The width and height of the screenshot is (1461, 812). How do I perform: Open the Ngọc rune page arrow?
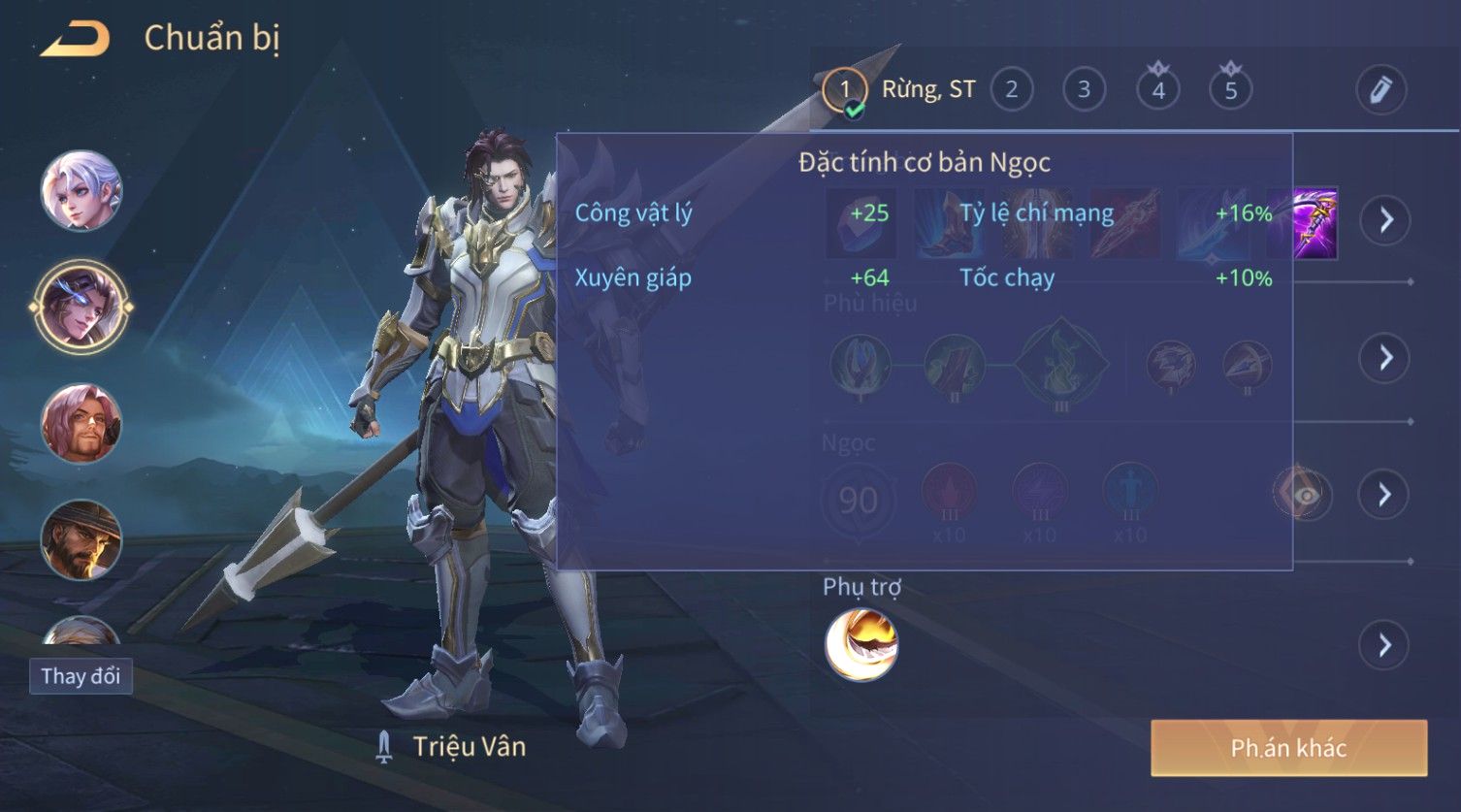[1384, 495]
